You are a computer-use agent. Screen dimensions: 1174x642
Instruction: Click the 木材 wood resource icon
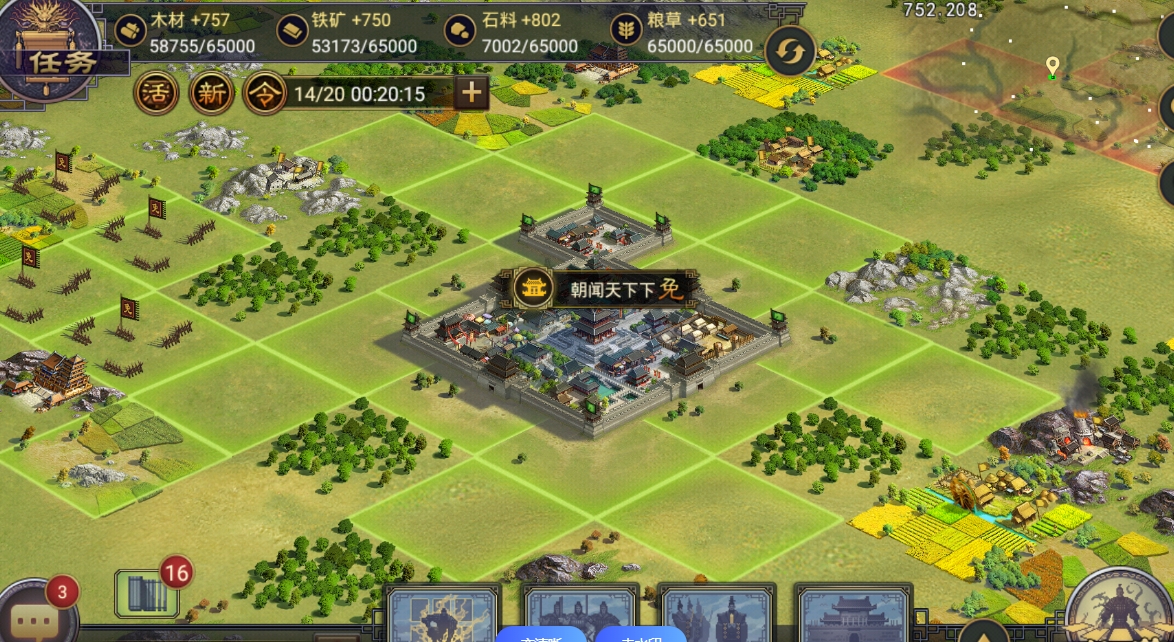130,30
